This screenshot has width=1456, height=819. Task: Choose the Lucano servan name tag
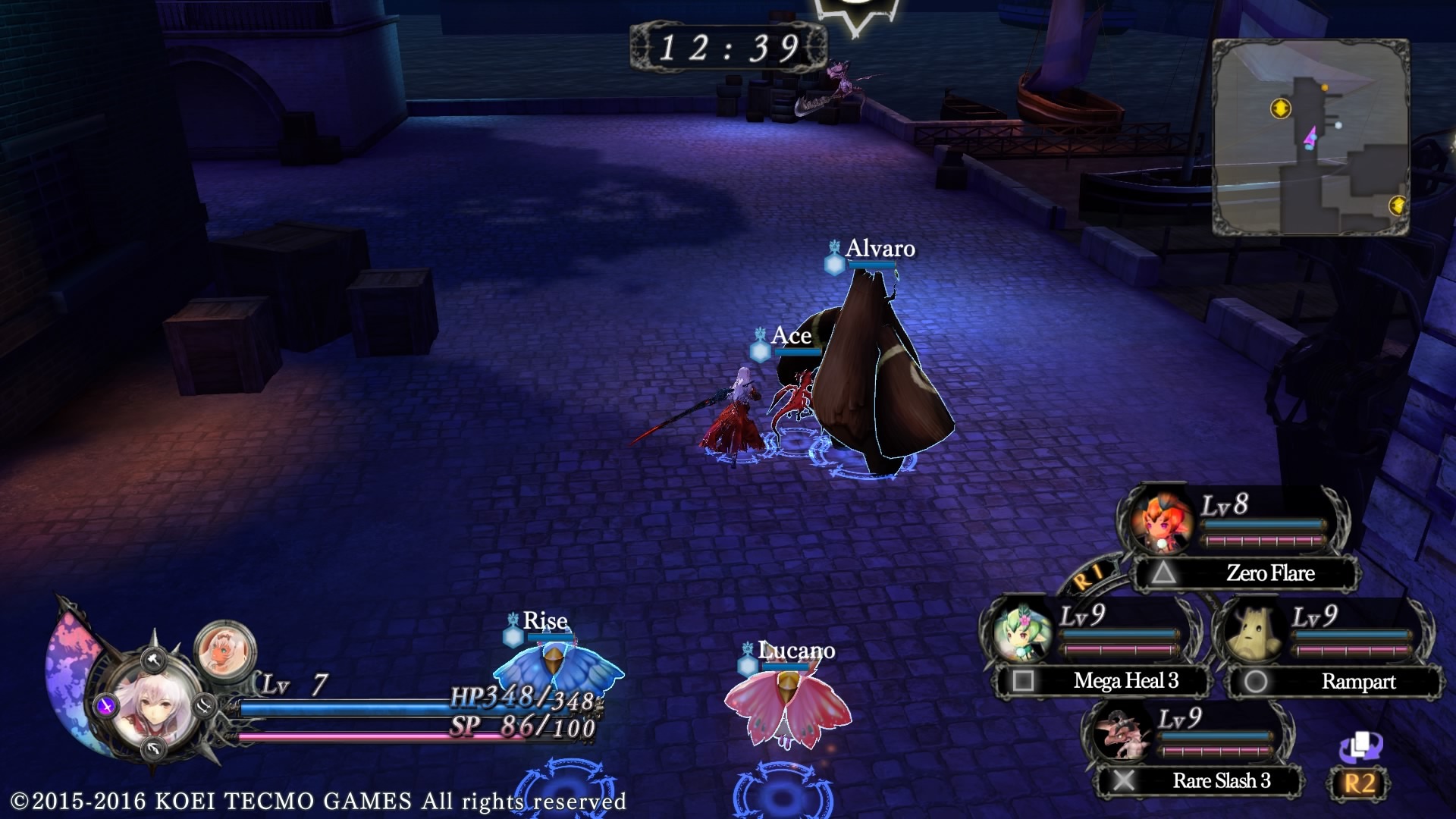click(796, 651)
